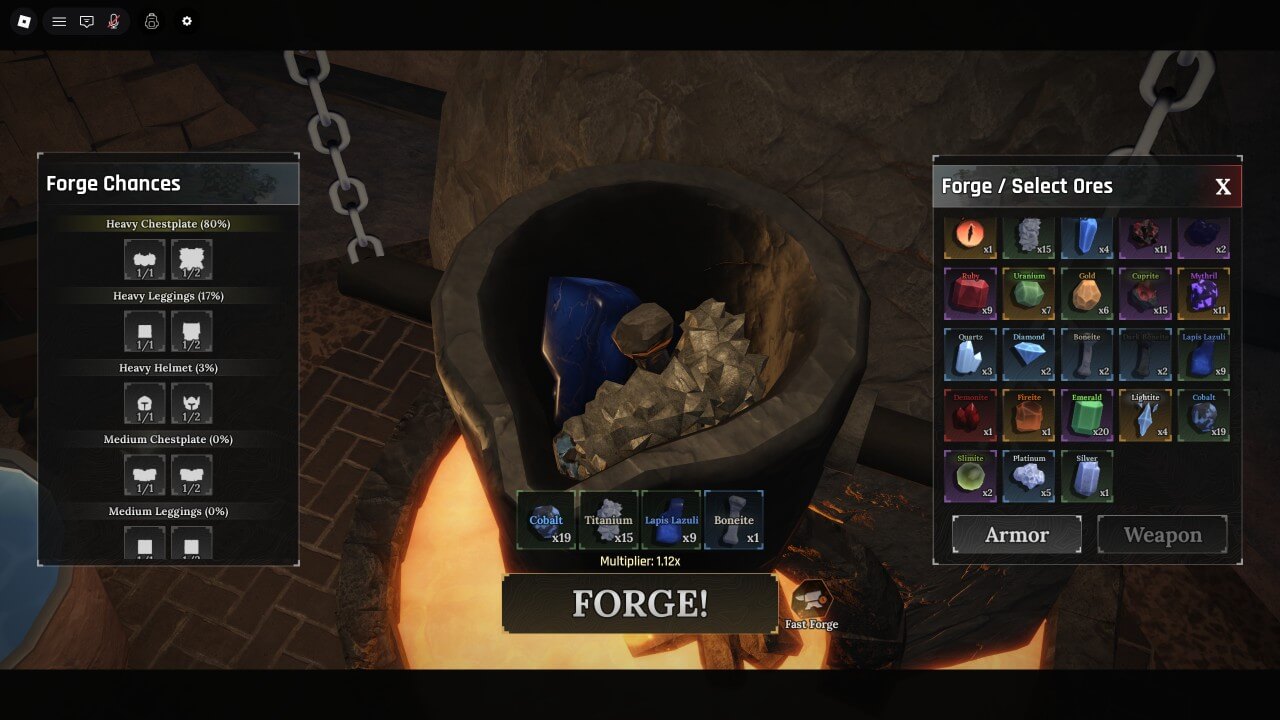
Task: Close the Forge / Select Ores panel
Action: [x=1222, y=187]
